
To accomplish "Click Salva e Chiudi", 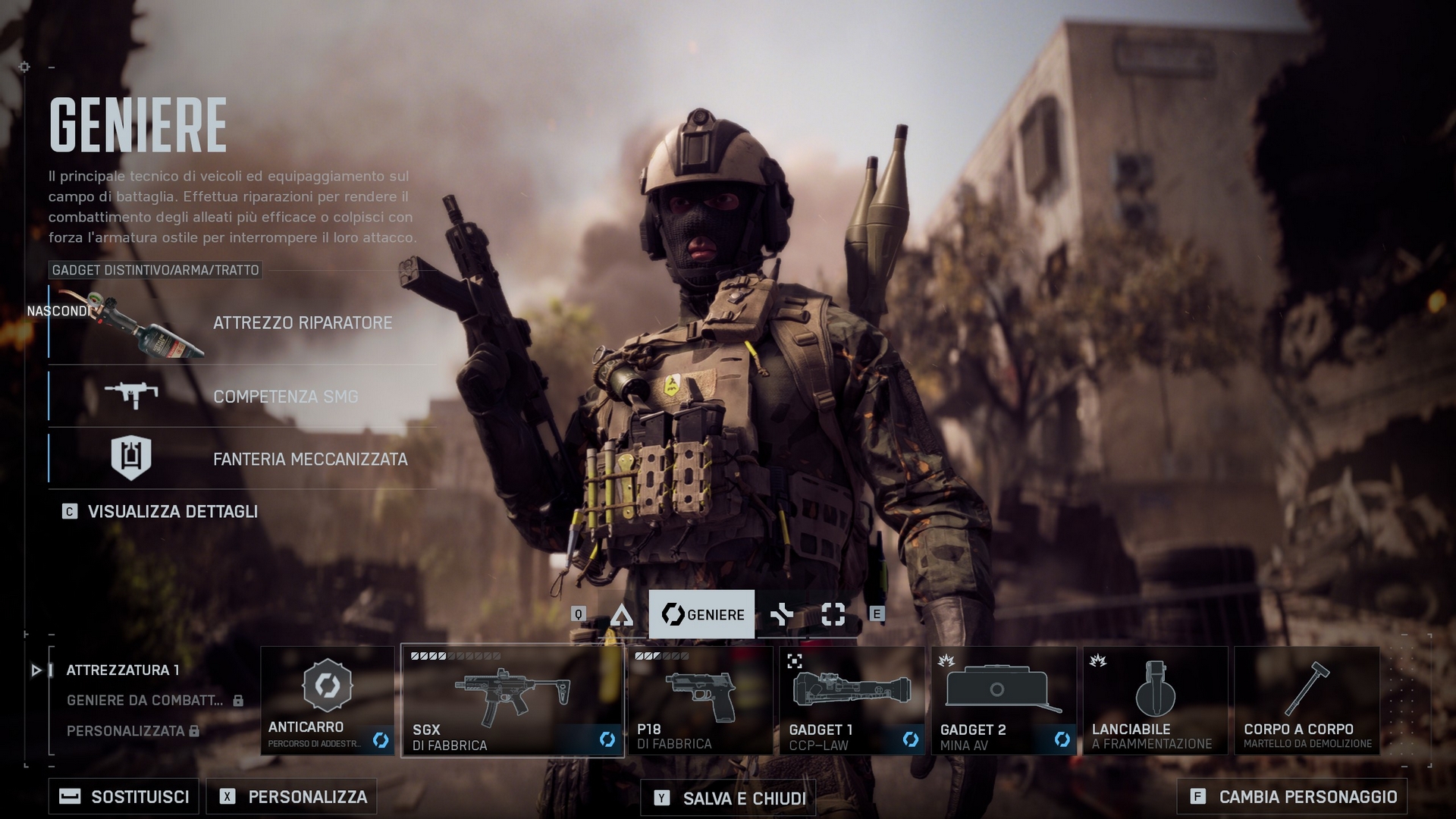I will [x=730, y=799].
